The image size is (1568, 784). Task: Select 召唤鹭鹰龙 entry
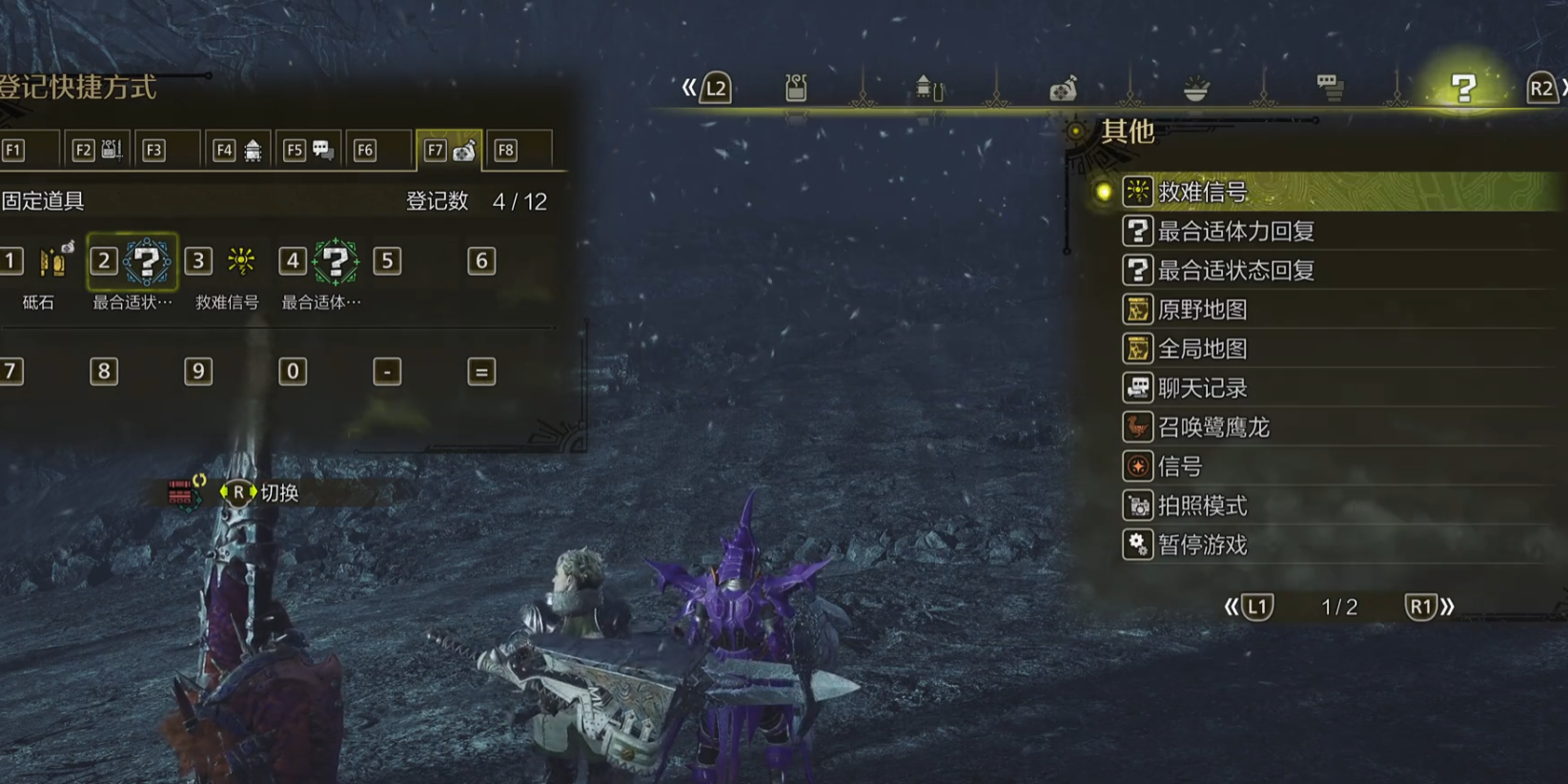coord(1212,426)
